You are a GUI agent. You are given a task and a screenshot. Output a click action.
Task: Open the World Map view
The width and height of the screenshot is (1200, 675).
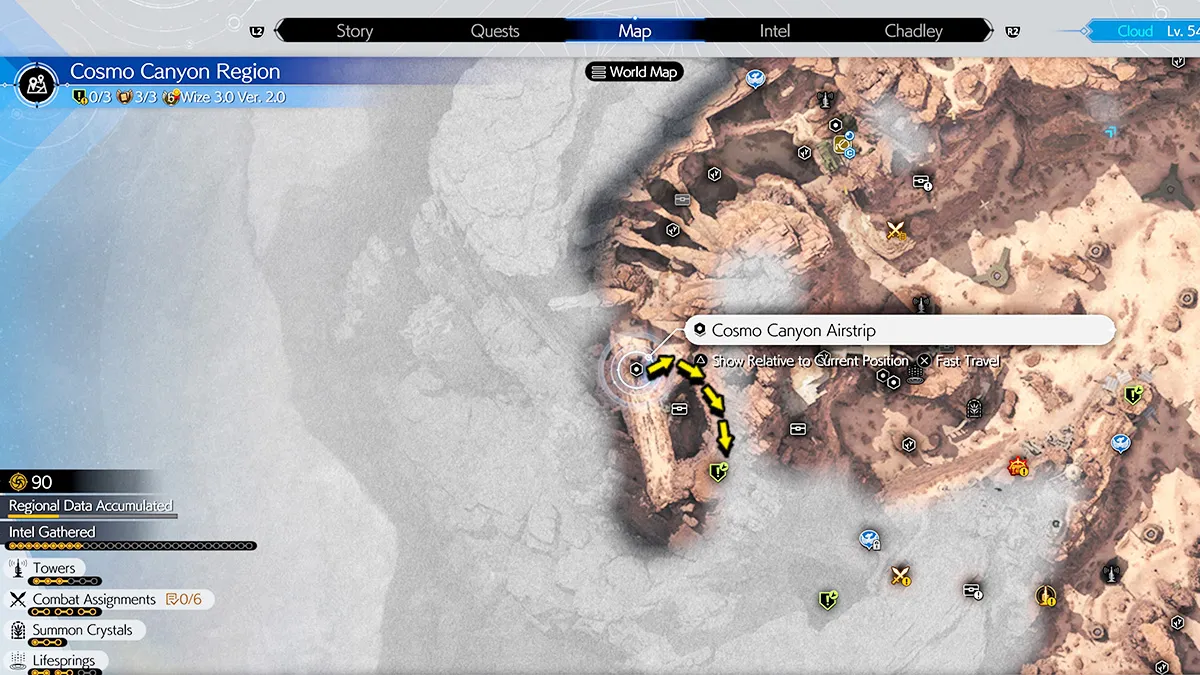tap(634, 72)
